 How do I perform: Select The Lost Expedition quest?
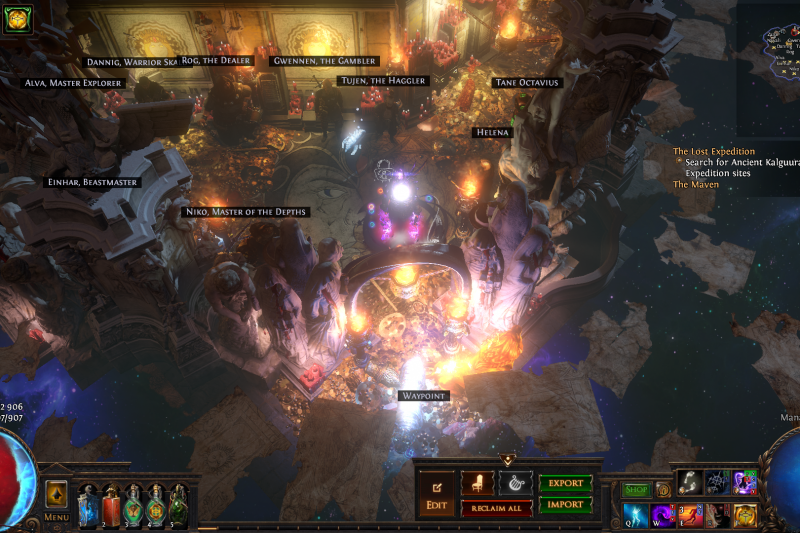pyautogui.click(x=713, y=152)
